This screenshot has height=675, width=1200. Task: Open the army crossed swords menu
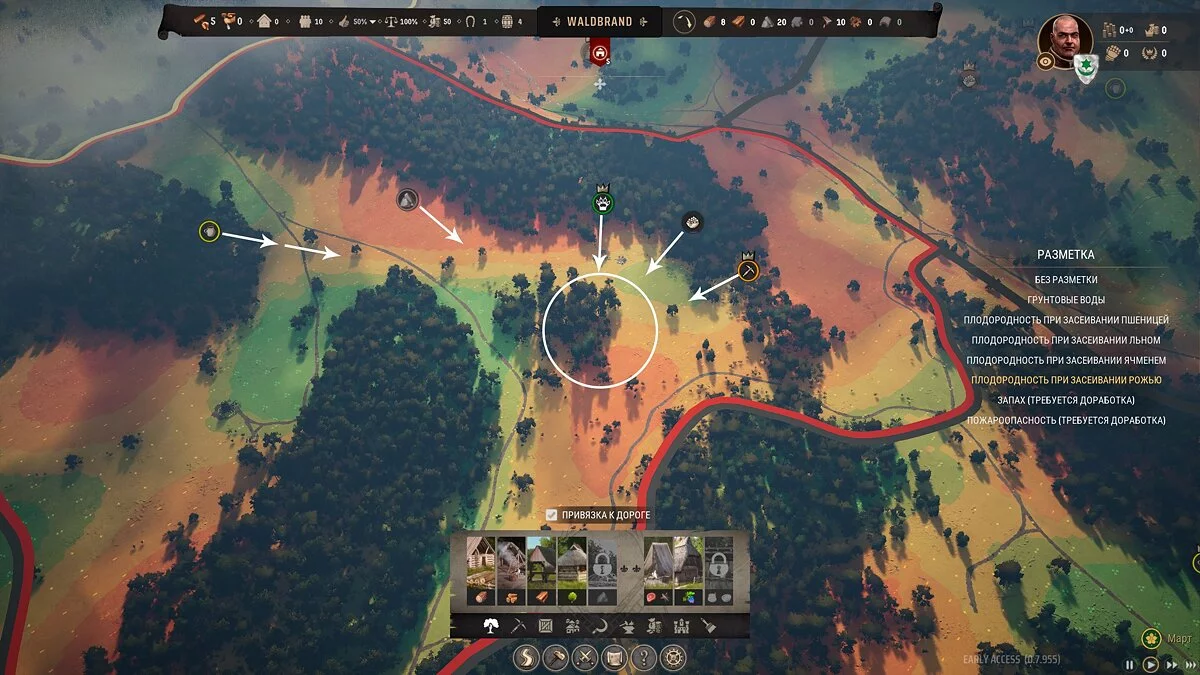click(x=586, y=658)
